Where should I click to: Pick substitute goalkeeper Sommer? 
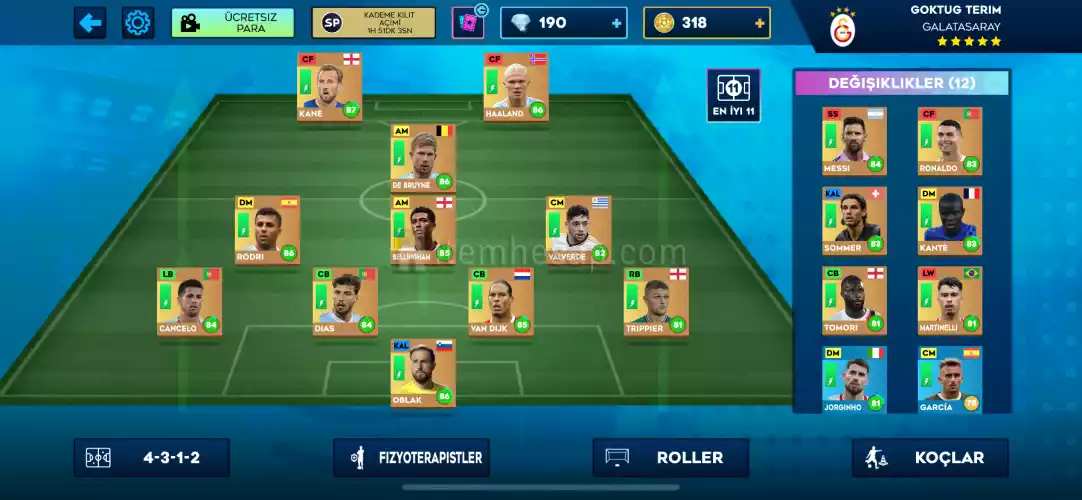point(854,221)
